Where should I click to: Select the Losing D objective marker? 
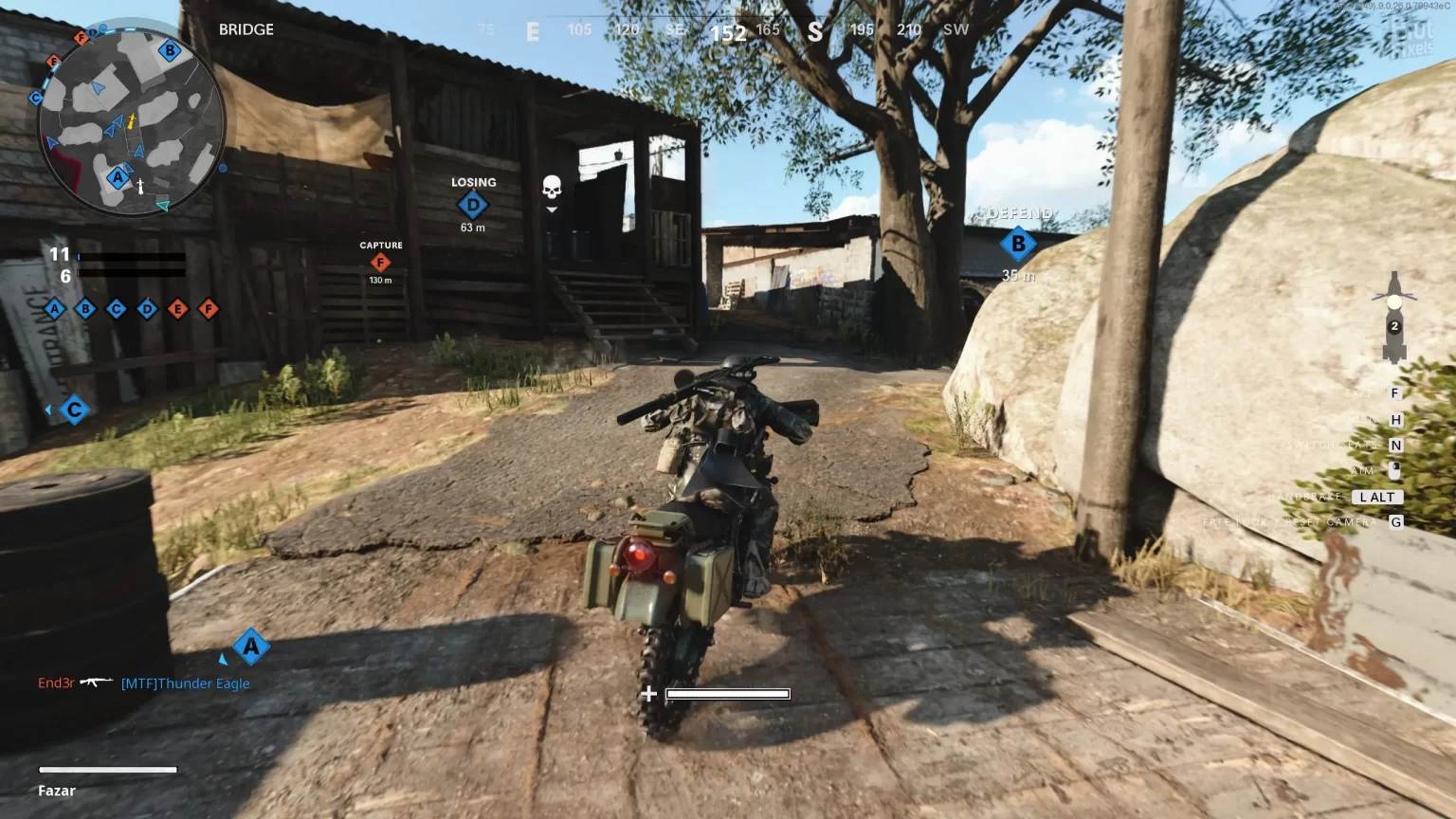(473, 204)
